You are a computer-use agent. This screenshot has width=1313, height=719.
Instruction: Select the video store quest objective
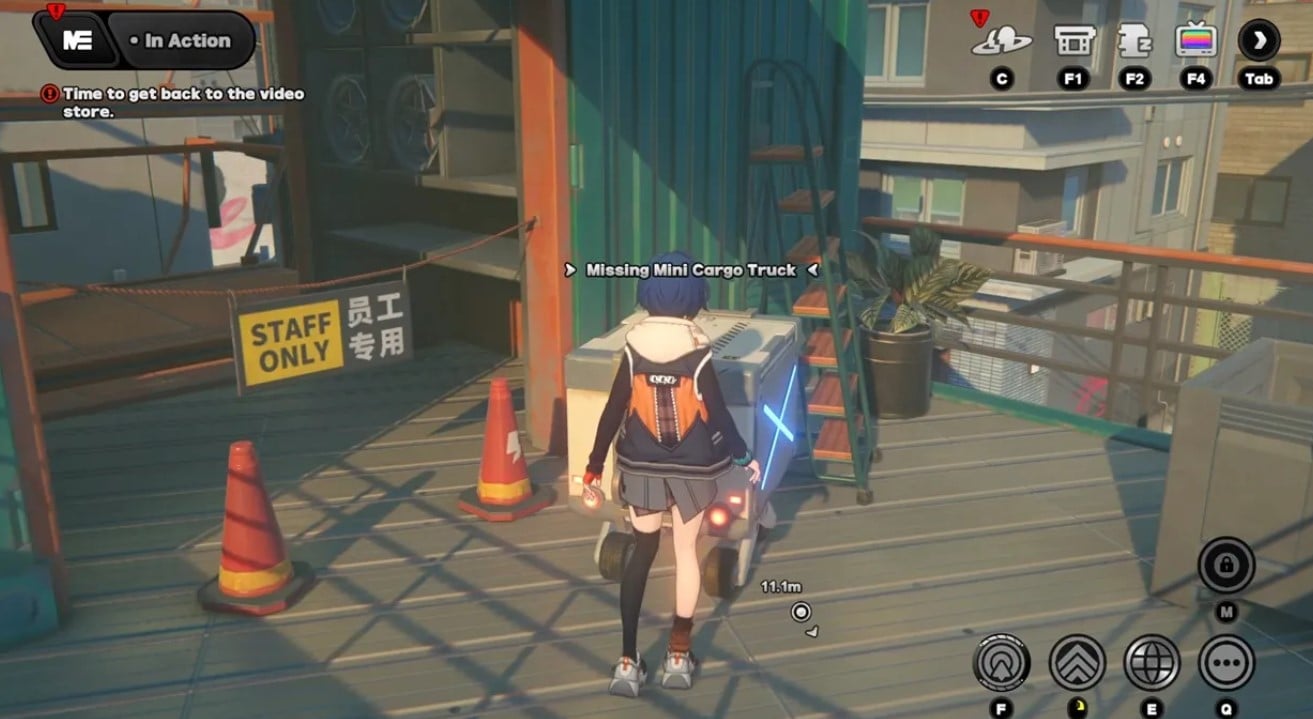(183, 102)
